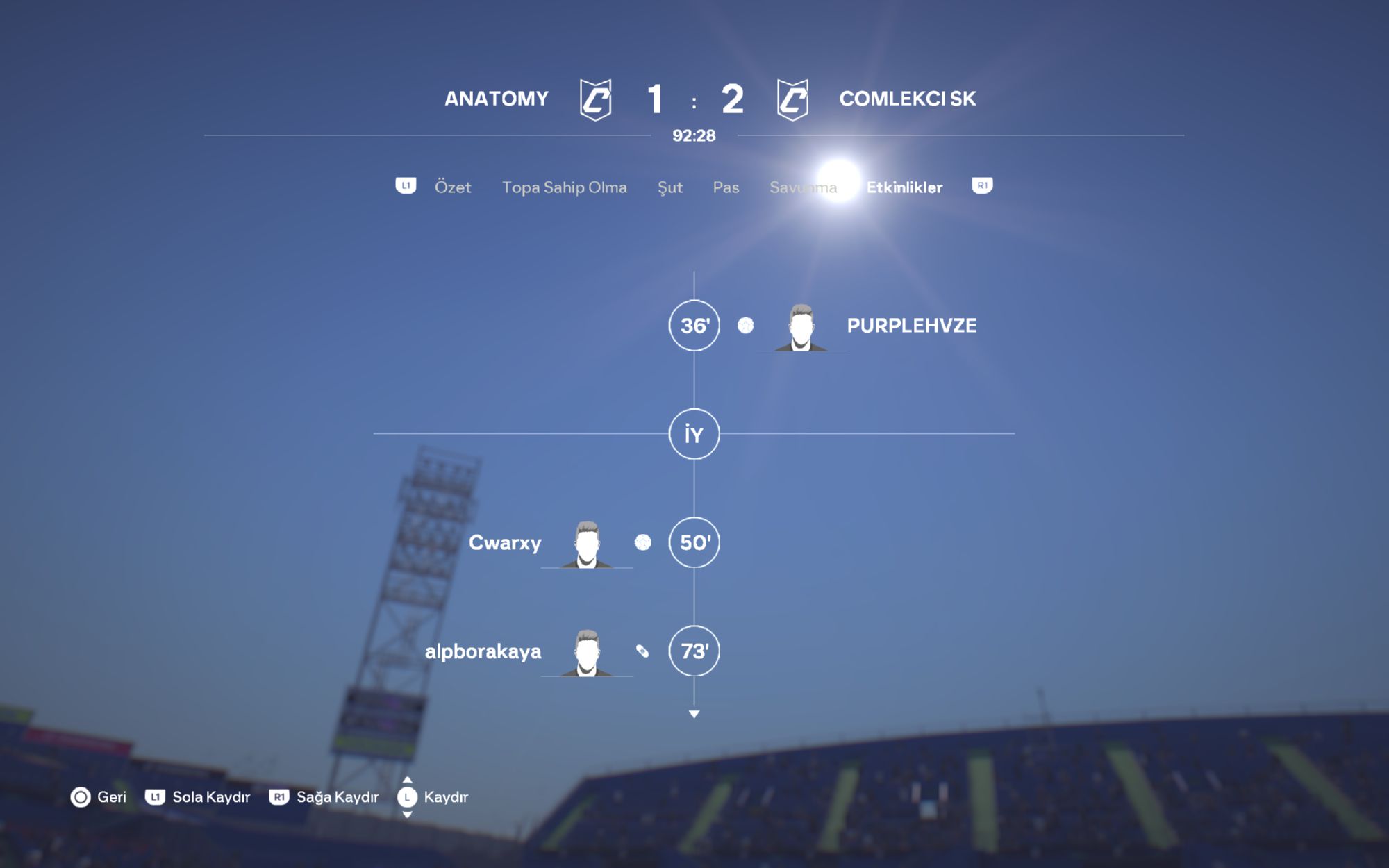
Task: Open the Topa Sahip Olma tab
Action: coord(564,187)
